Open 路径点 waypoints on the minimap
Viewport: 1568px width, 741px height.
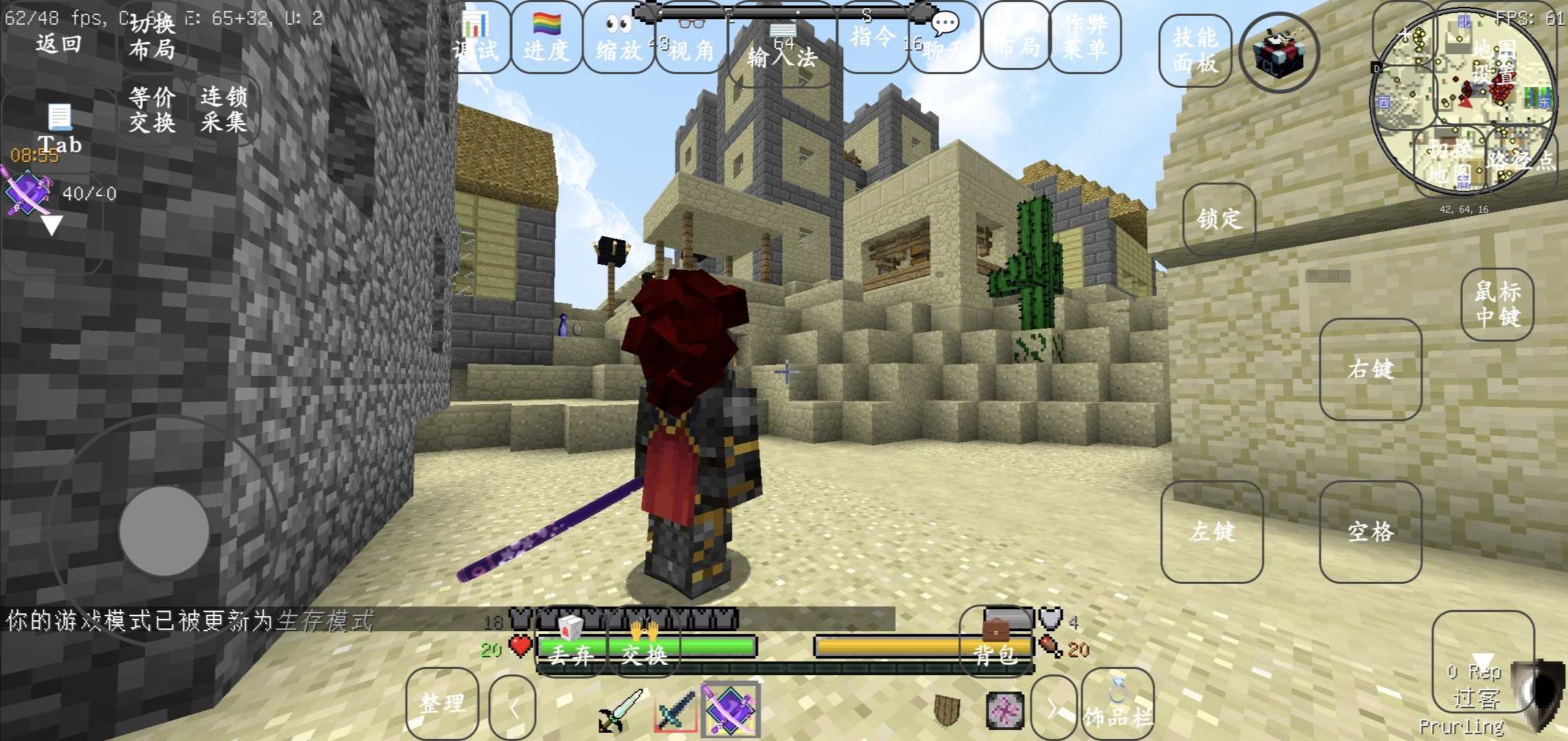(x=1520, y=161)
